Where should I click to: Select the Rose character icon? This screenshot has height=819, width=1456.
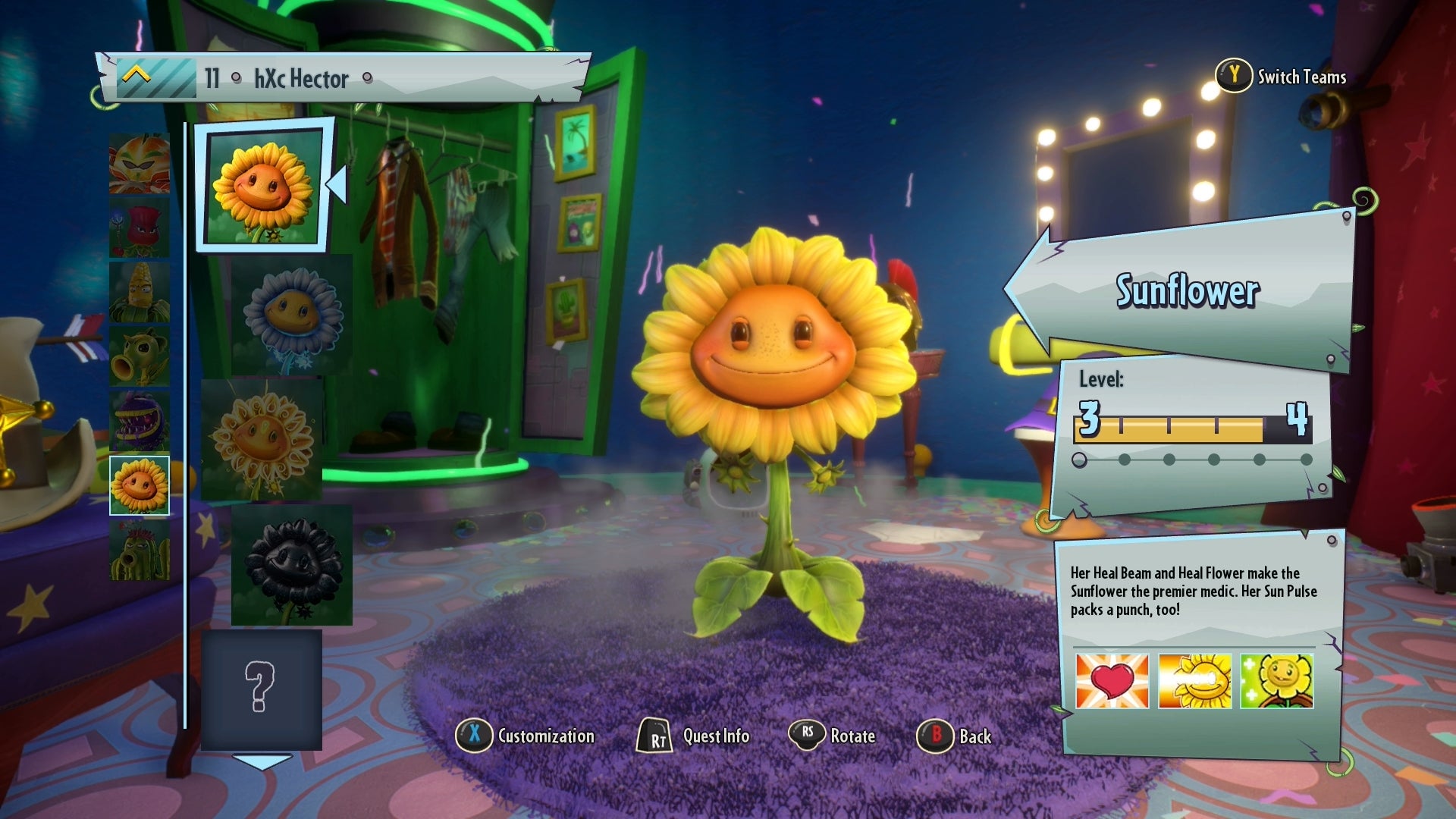pyautogui.click(x=140, y=227)
